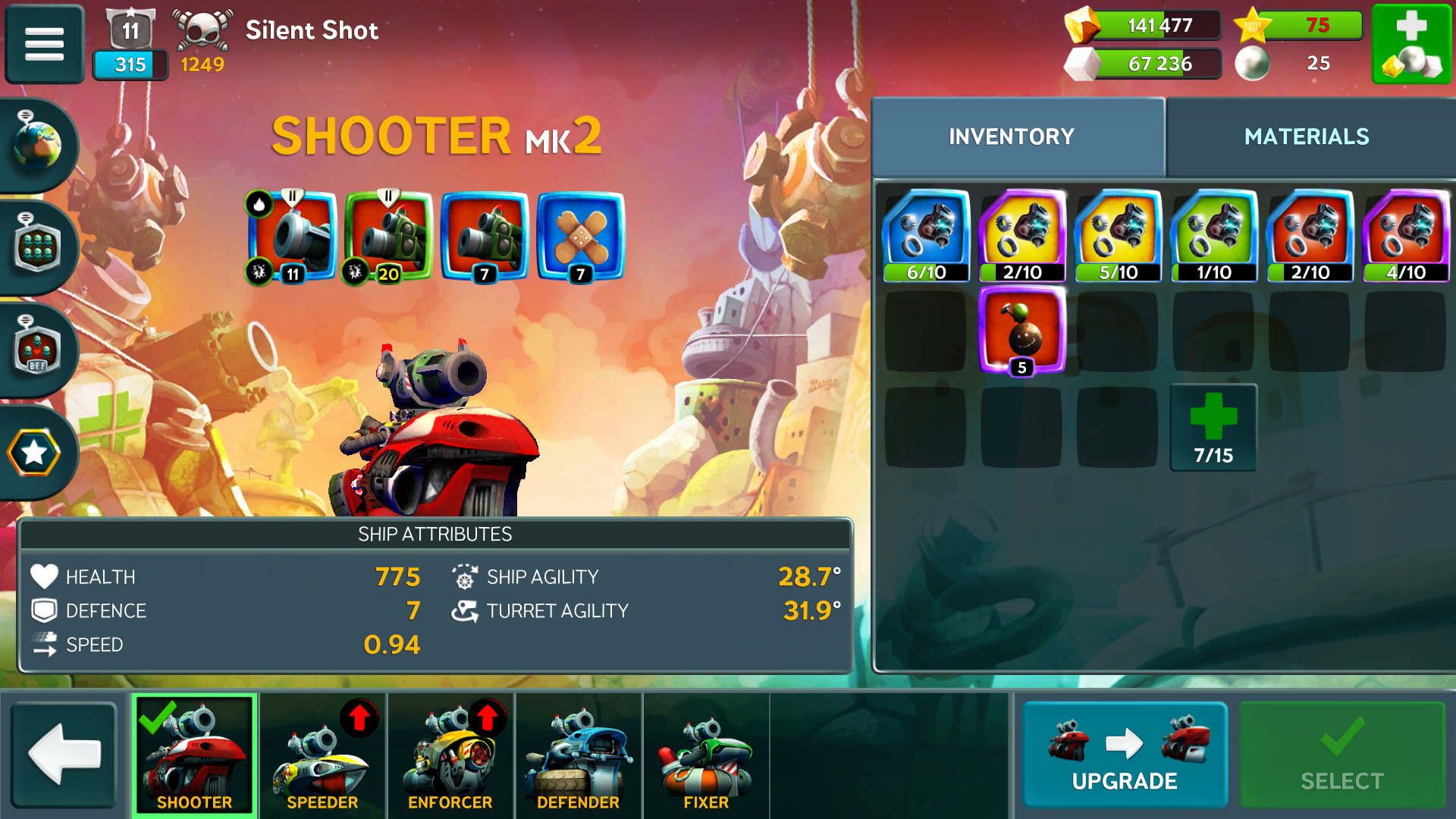
Task: Select the Inventory tab
Action: pos(1011,137)
